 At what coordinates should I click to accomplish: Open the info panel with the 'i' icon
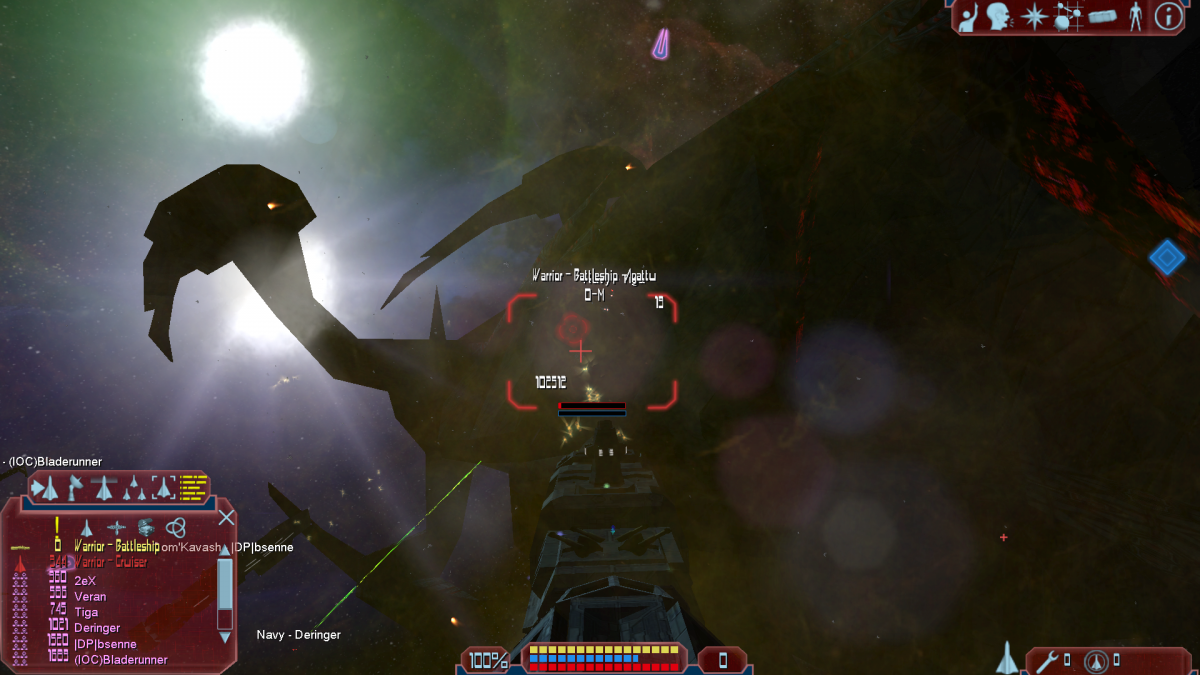(1169, 16)
